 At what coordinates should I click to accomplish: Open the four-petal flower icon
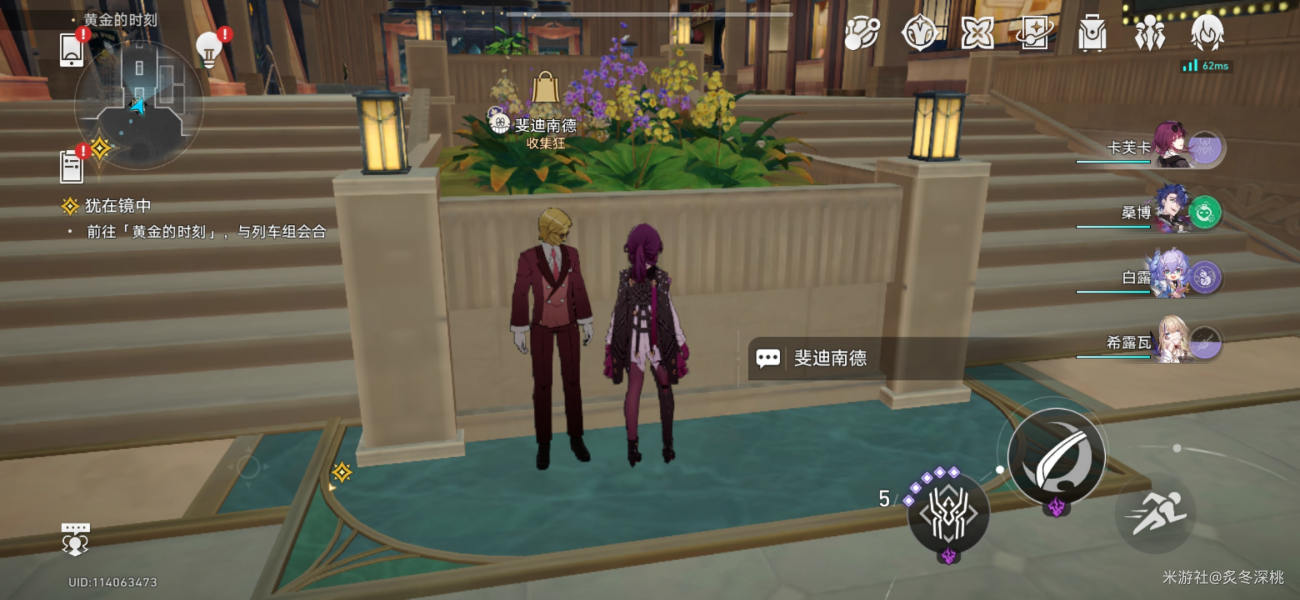[976, 34]
